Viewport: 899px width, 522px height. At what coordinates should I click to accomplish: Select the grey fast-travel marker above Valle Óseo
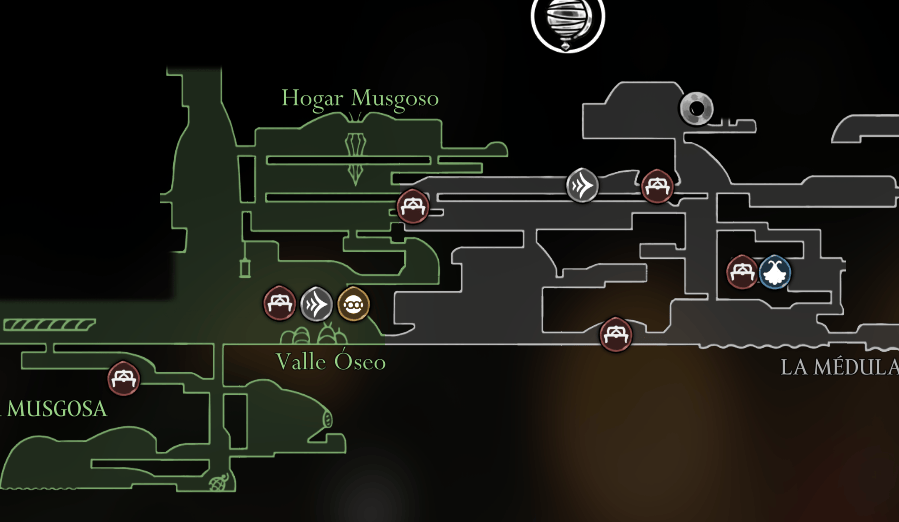(x=316, y=302)
